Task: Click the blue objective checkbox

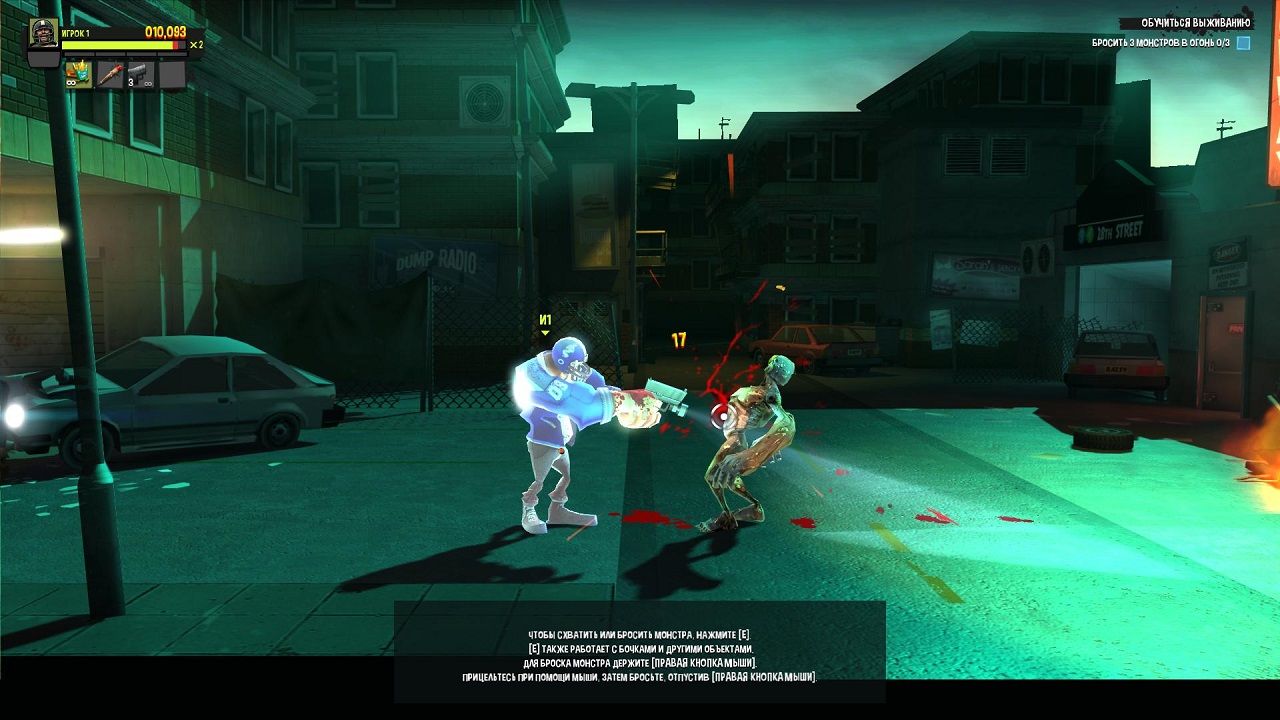Action: click(x=1243, y=43)
